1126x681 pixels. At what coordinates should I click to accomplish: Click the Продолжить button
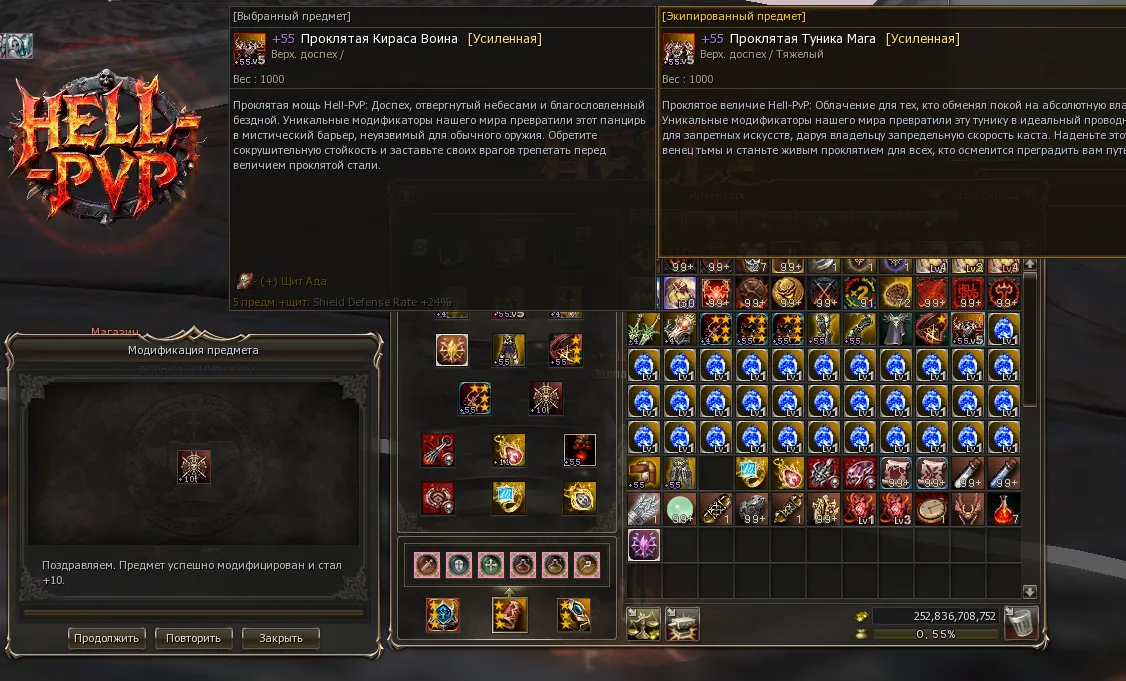108,637
